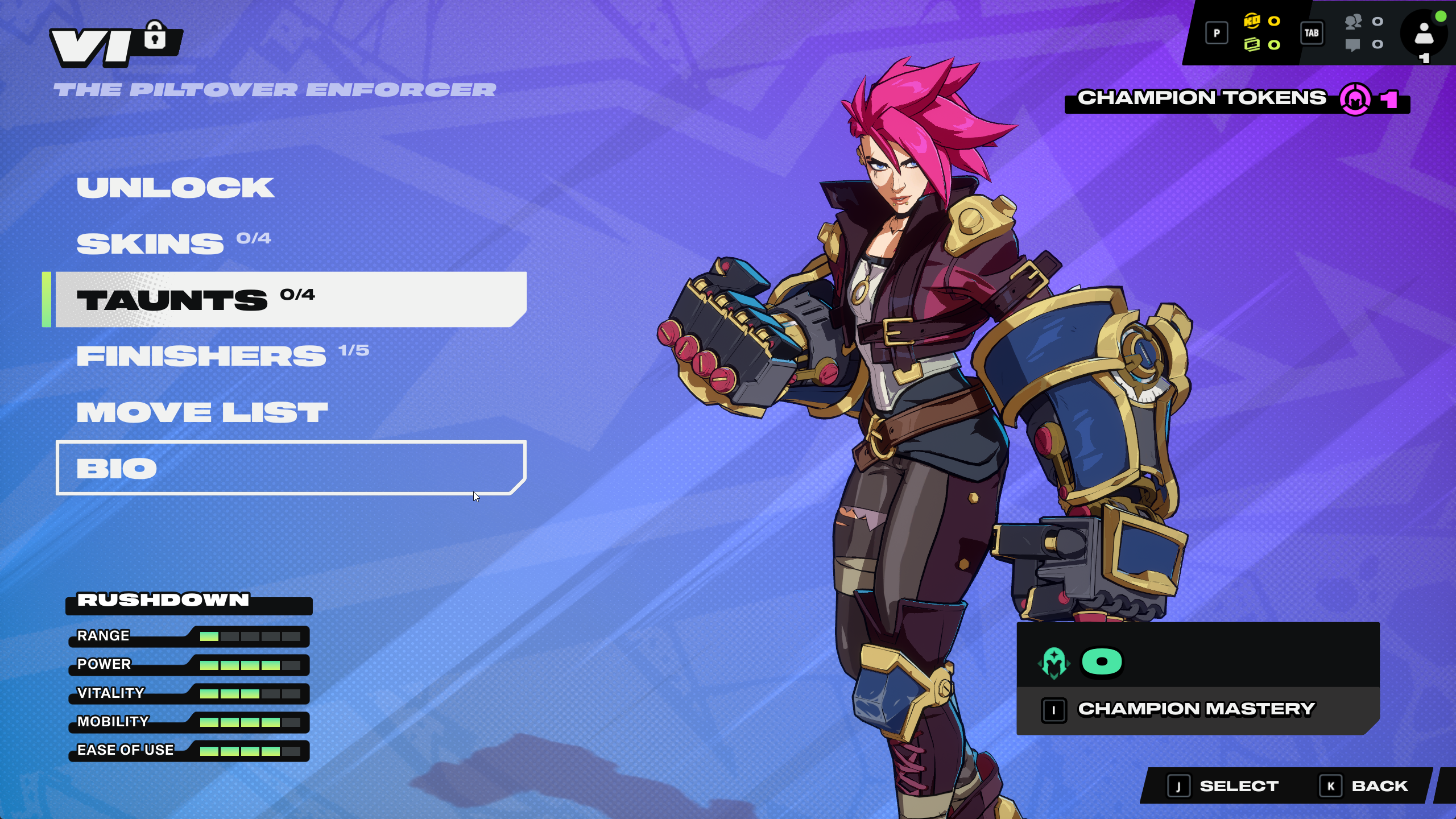Open the Champion Mastery panel

pyautogui.click(x=1197, y=709)
